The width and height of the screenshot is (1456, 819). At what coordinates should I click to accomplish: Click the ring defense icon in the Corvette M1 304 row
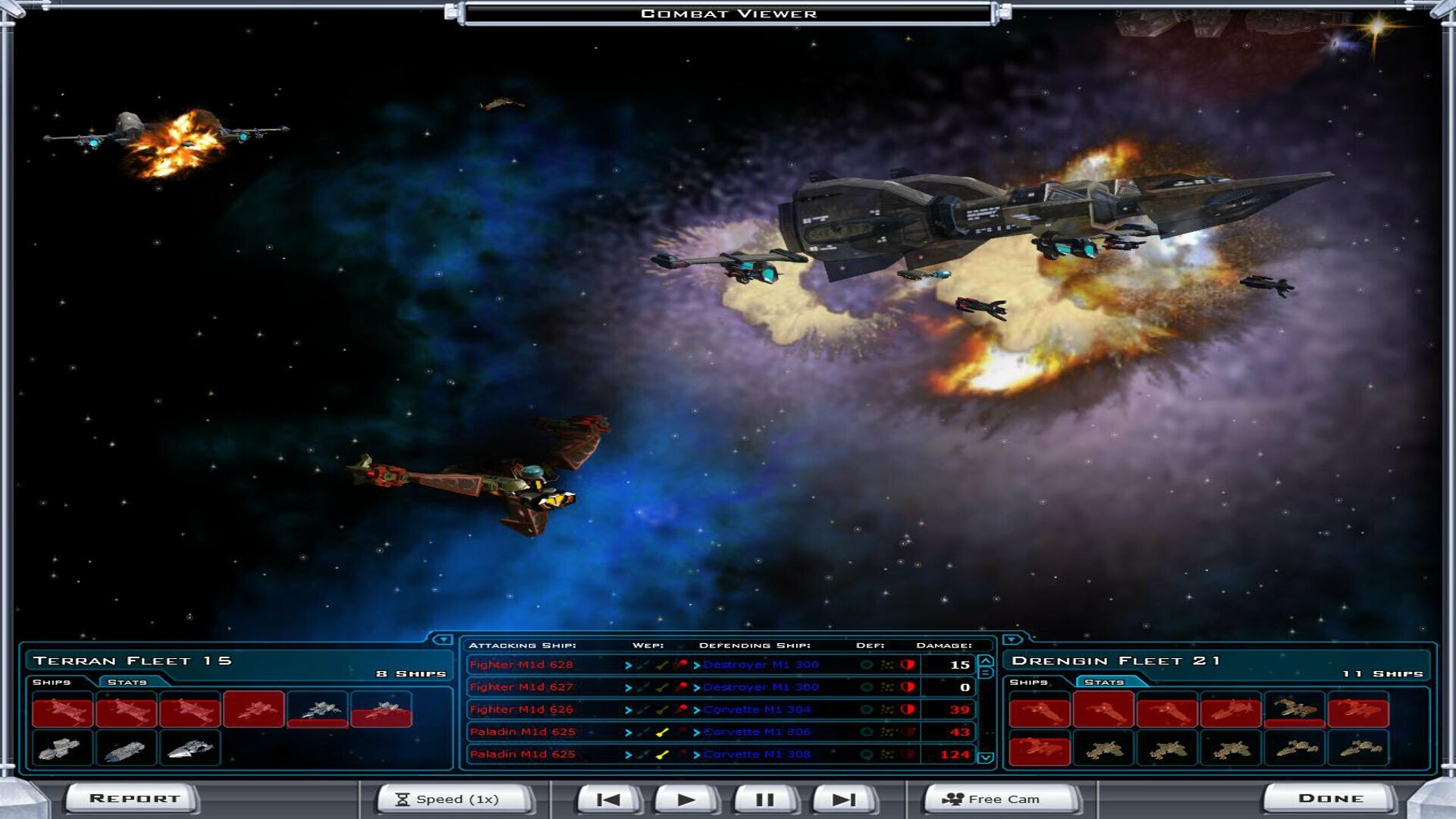[x=867, y=709]
